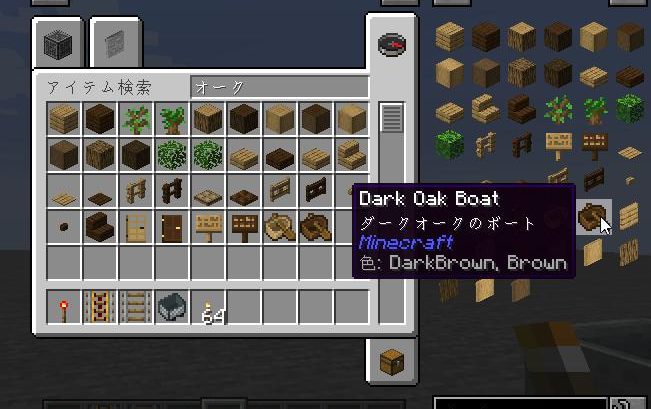651x409 pixels.
Task: Select the dark oak boat in the creative grid
Action: coord(315,228)
